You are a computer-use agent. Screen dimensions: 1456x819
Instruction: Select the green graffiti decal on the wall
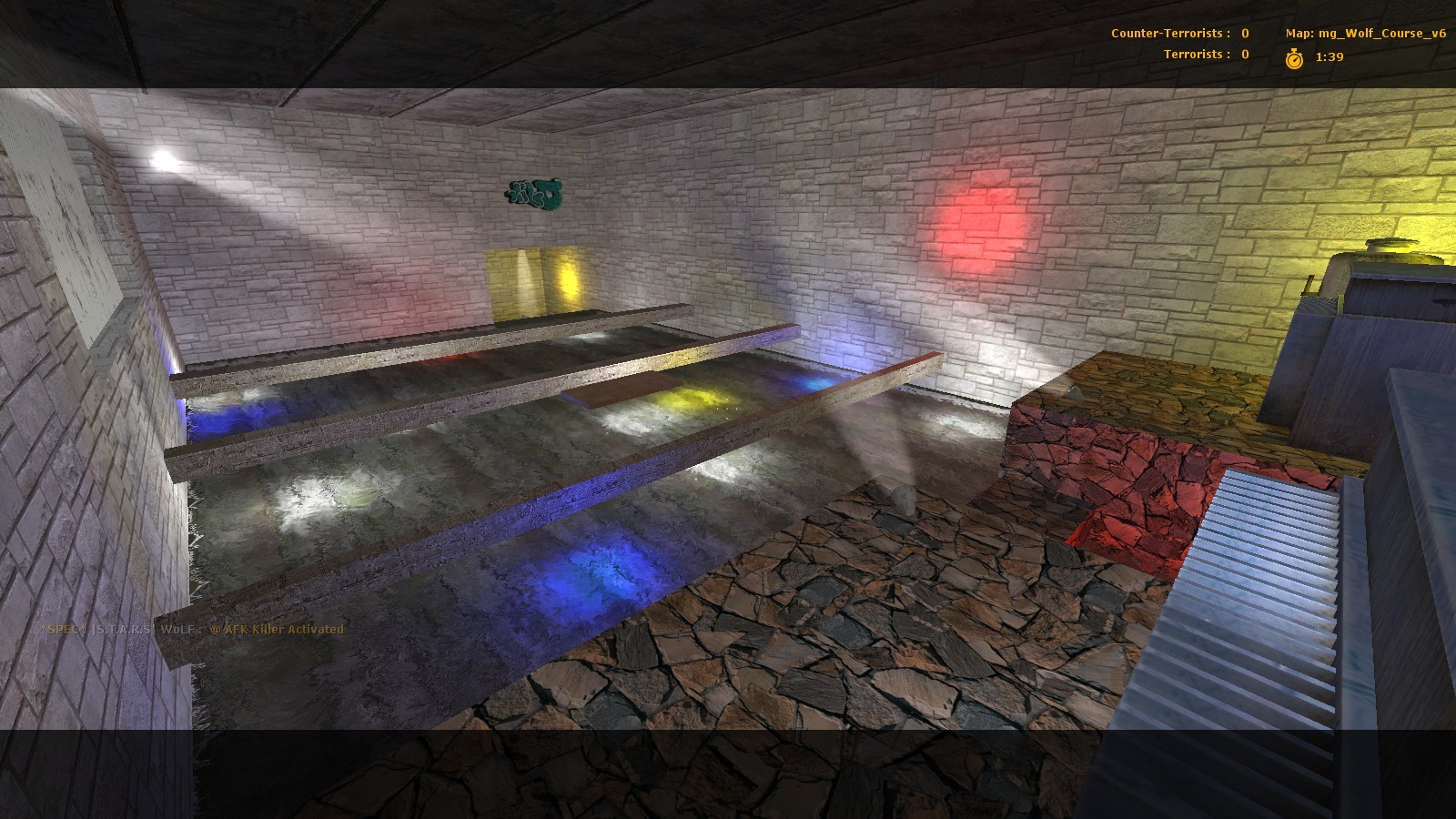point(532,193)
